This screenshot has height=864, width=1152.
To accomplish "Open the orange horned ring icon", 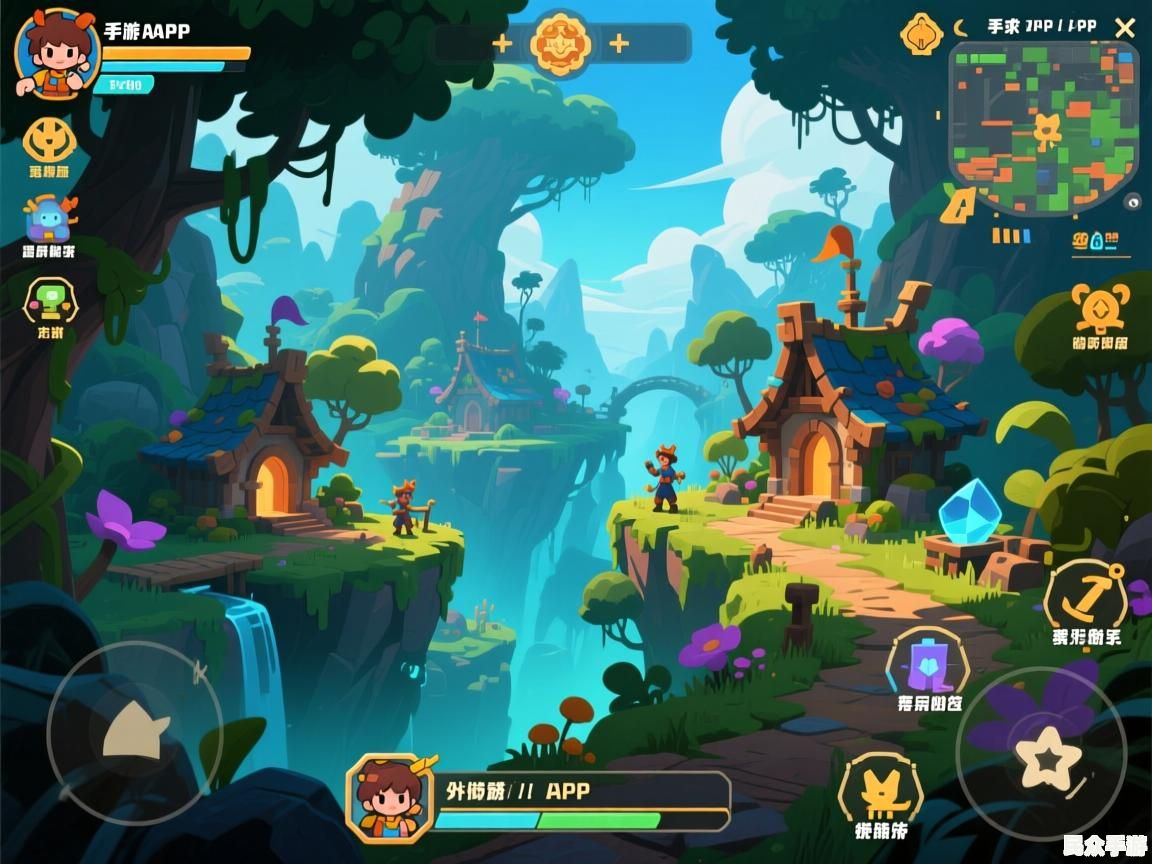I will coord(1099,309).
